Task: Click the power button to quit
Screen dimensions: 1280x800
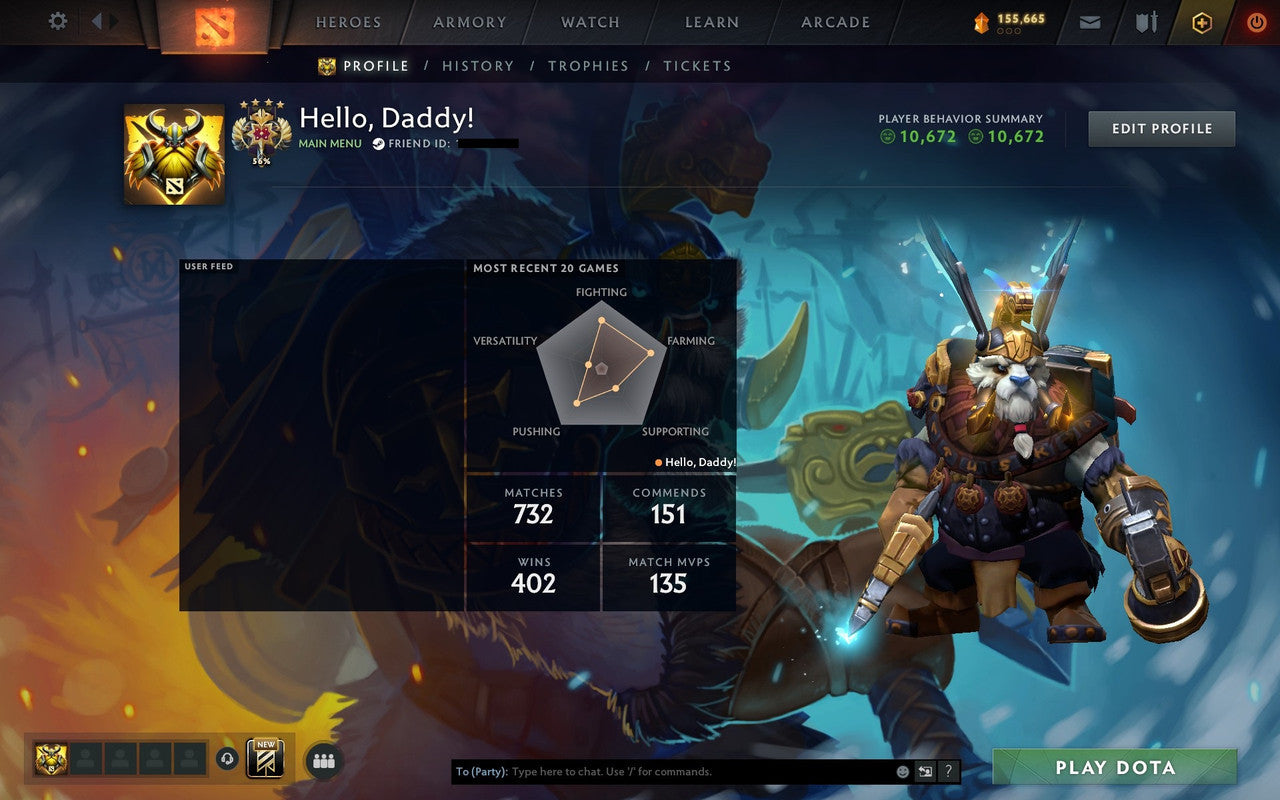Action: point(1256,21)
